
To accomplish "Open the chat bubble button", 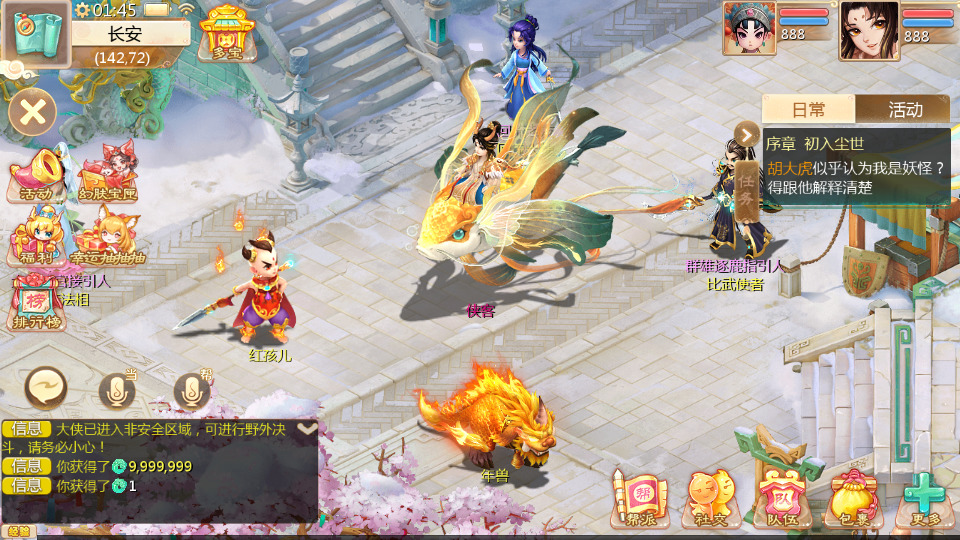I will 46,387.
